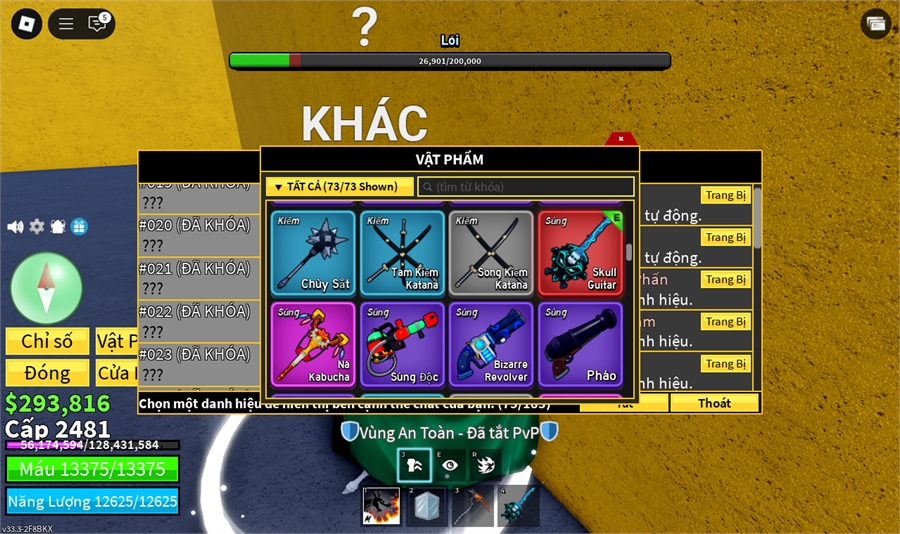Screen dimensions: 900x534
Task: Choose the Na Kabucha gun tile
Action: pyautogui.click(x=313, y=345)
